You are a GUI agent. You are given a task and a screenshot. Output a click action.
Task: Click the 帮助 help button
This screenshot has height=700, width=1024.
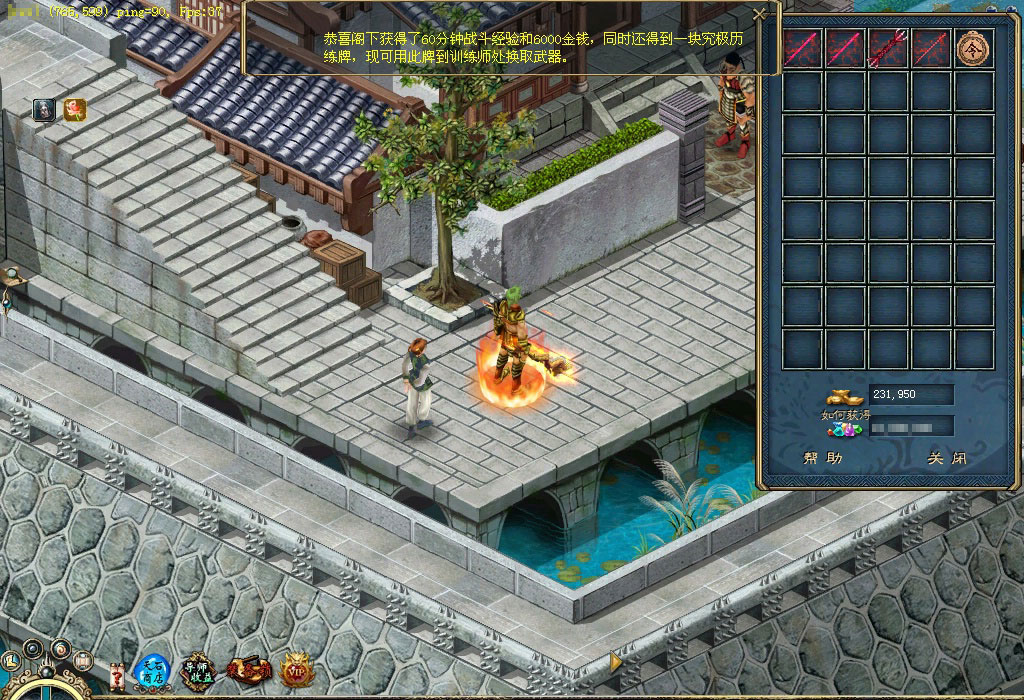coord(823,459)
